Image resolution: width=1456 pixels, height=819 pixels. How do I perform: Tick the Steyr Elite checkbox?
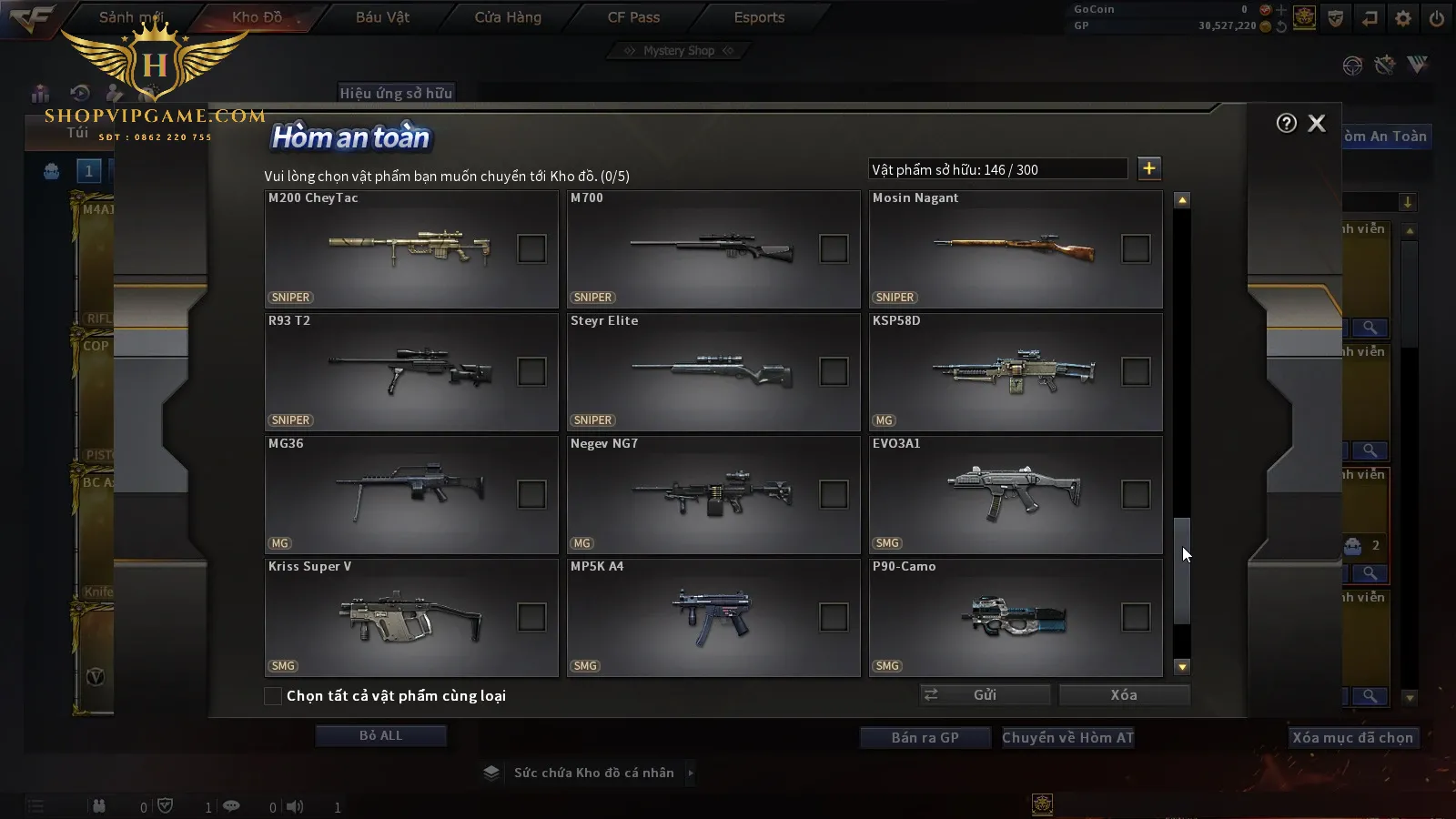click(x=834, y=371)
